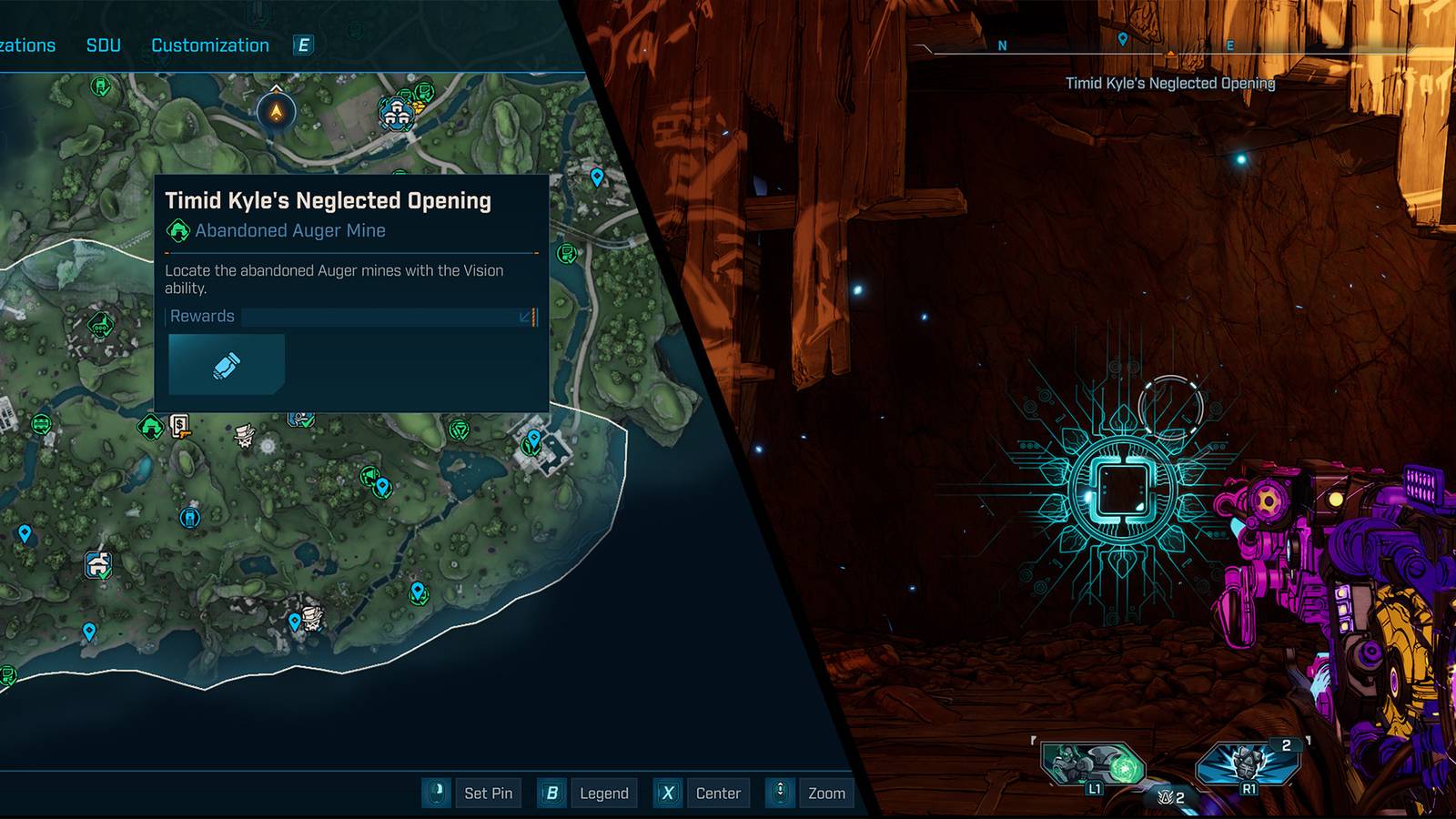
Task: Click the L1 action skill icon on the HUD
Action: [1095, 763]
